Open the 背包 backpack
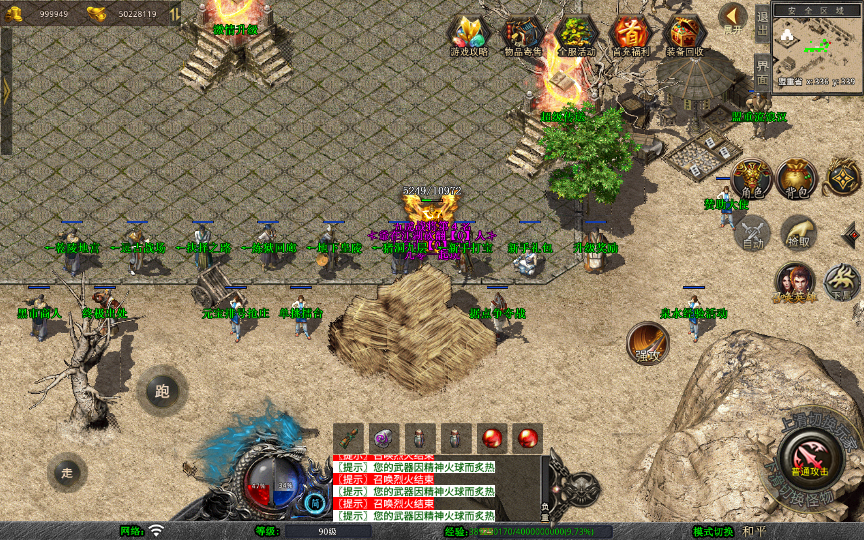The height and width of the screenshot is (540, 864). 797,179
